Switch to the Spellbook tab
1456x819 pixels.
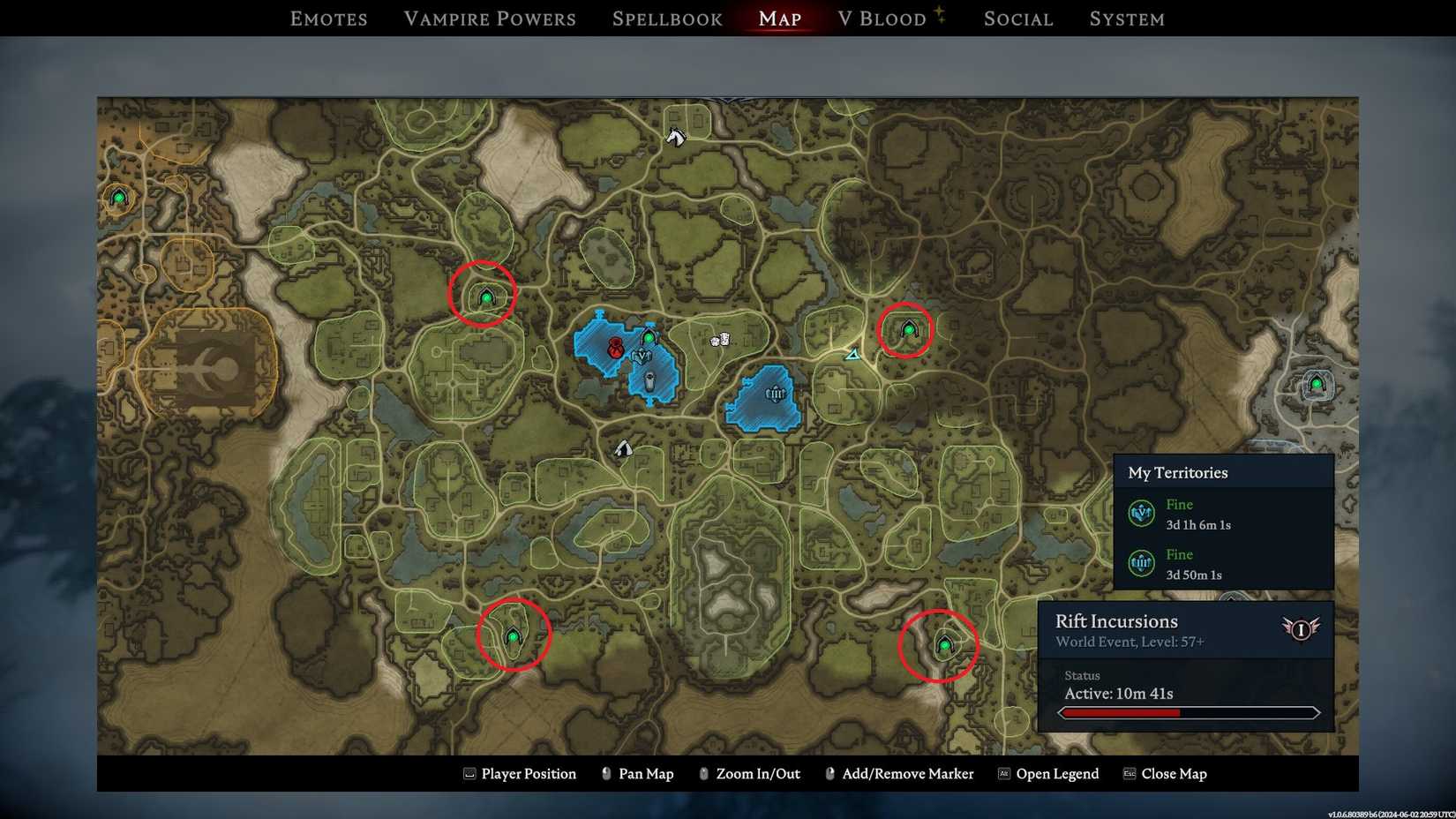coord(666,19)
